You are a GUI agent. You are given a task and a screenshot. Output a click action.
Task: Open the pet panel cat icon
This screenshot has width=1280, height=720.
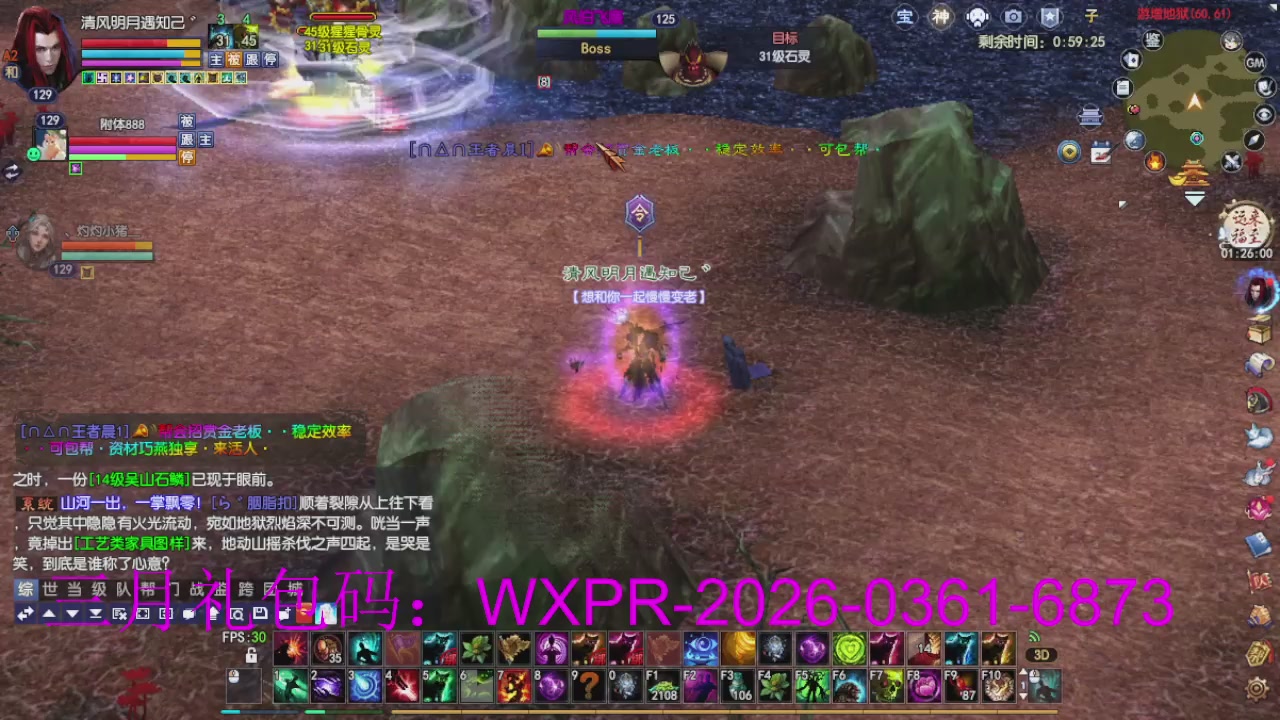(1258, 437)
